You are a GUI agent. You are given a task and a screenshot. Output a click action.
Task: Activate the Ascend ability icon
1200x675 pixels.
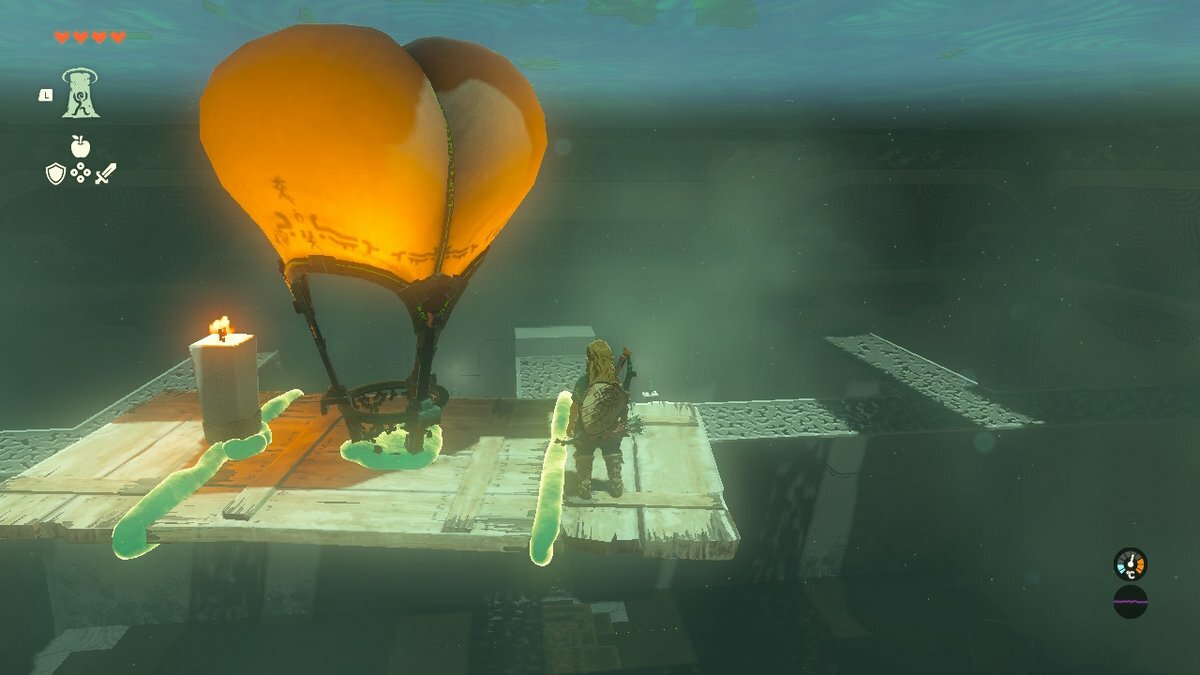[80, 93]
